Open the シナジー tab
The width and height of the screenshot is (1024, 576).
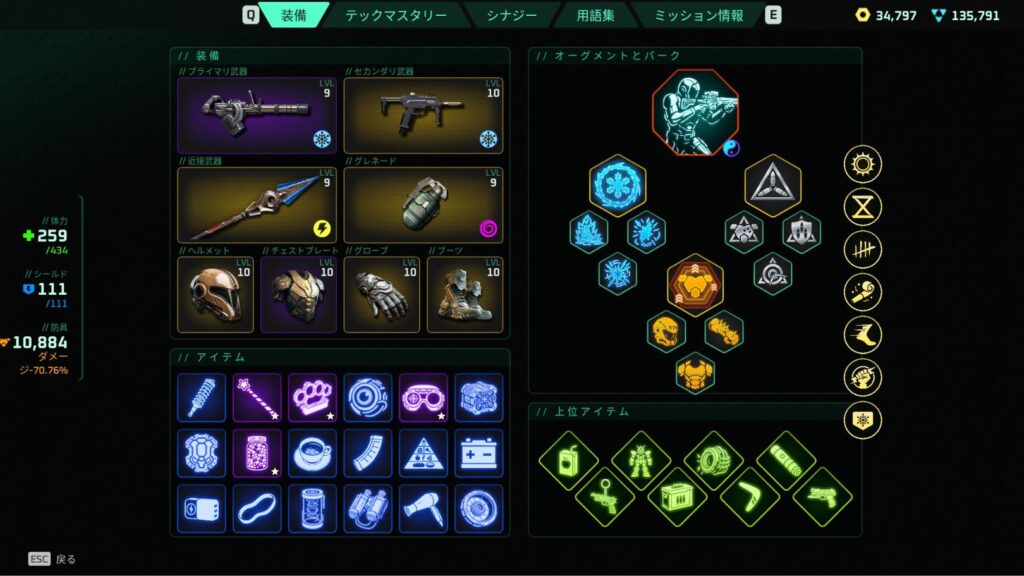coord(510,15)
